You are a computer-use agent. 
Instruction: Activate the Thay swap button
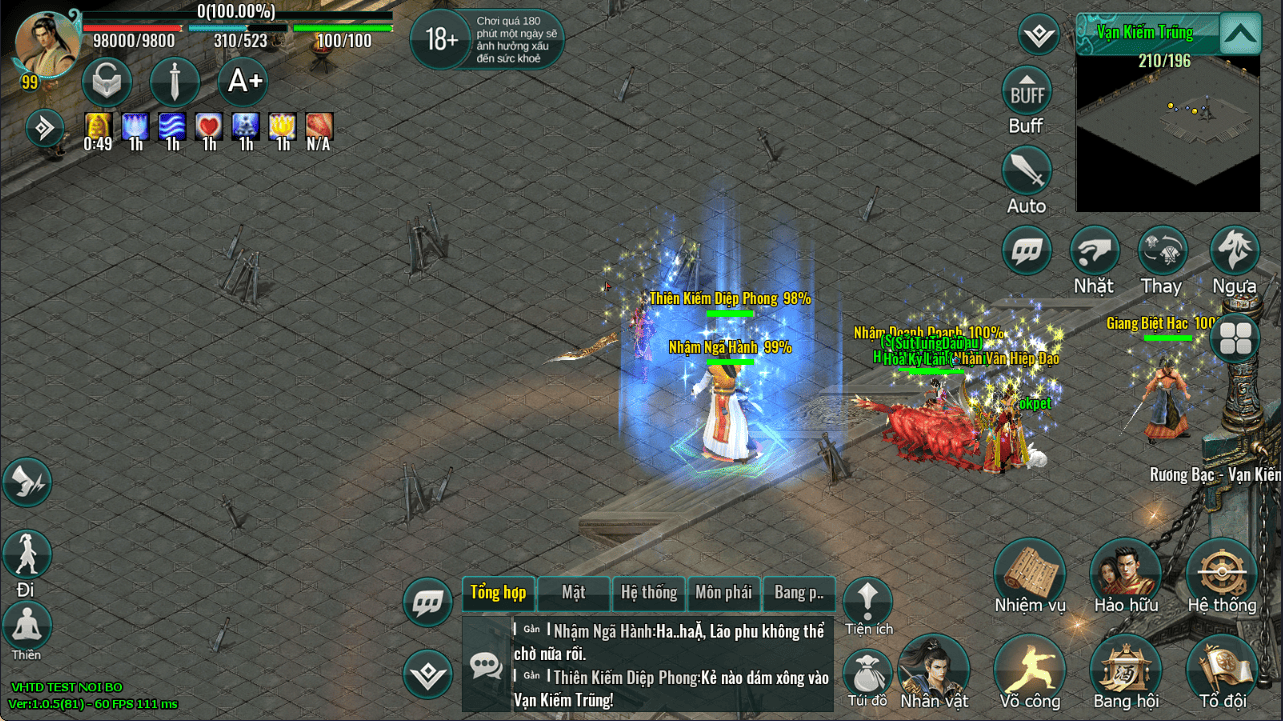(x=1162, y=251)
